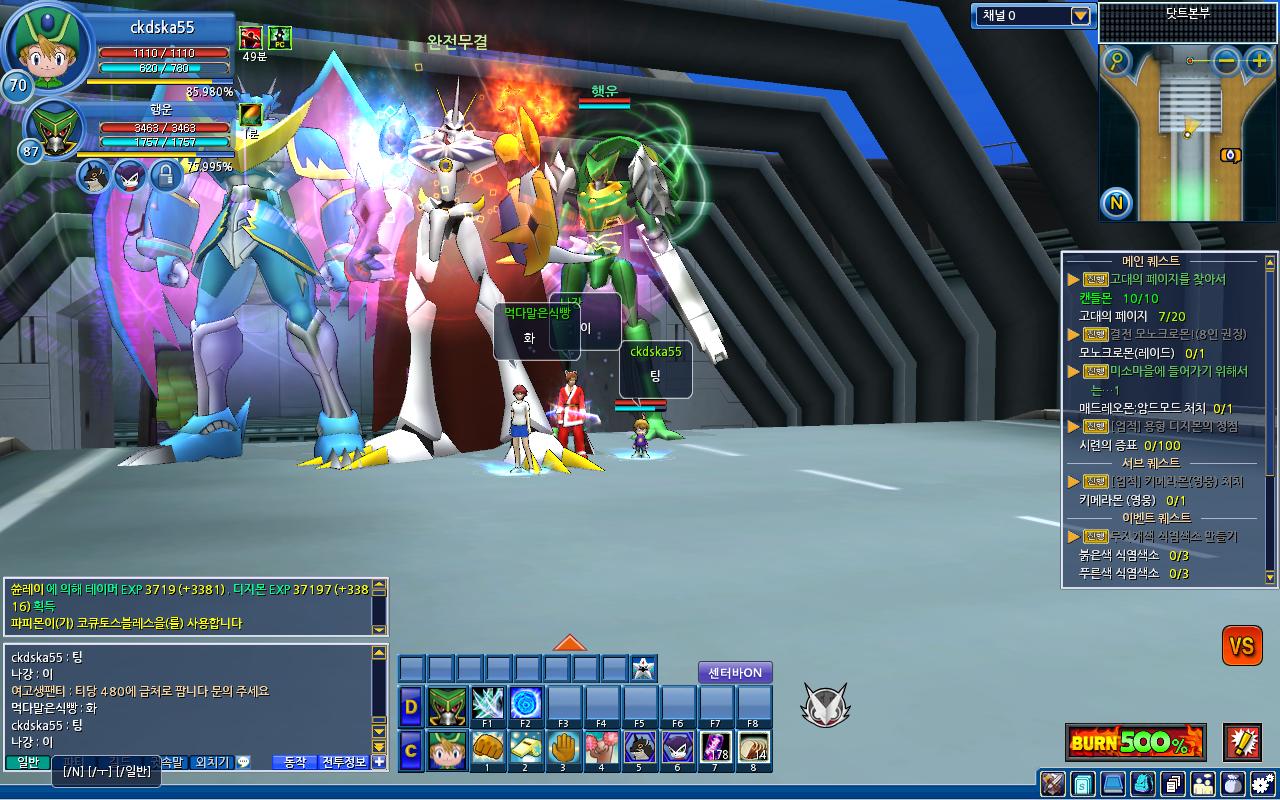Open the community people icon in menu bar

pos(1203,784)
